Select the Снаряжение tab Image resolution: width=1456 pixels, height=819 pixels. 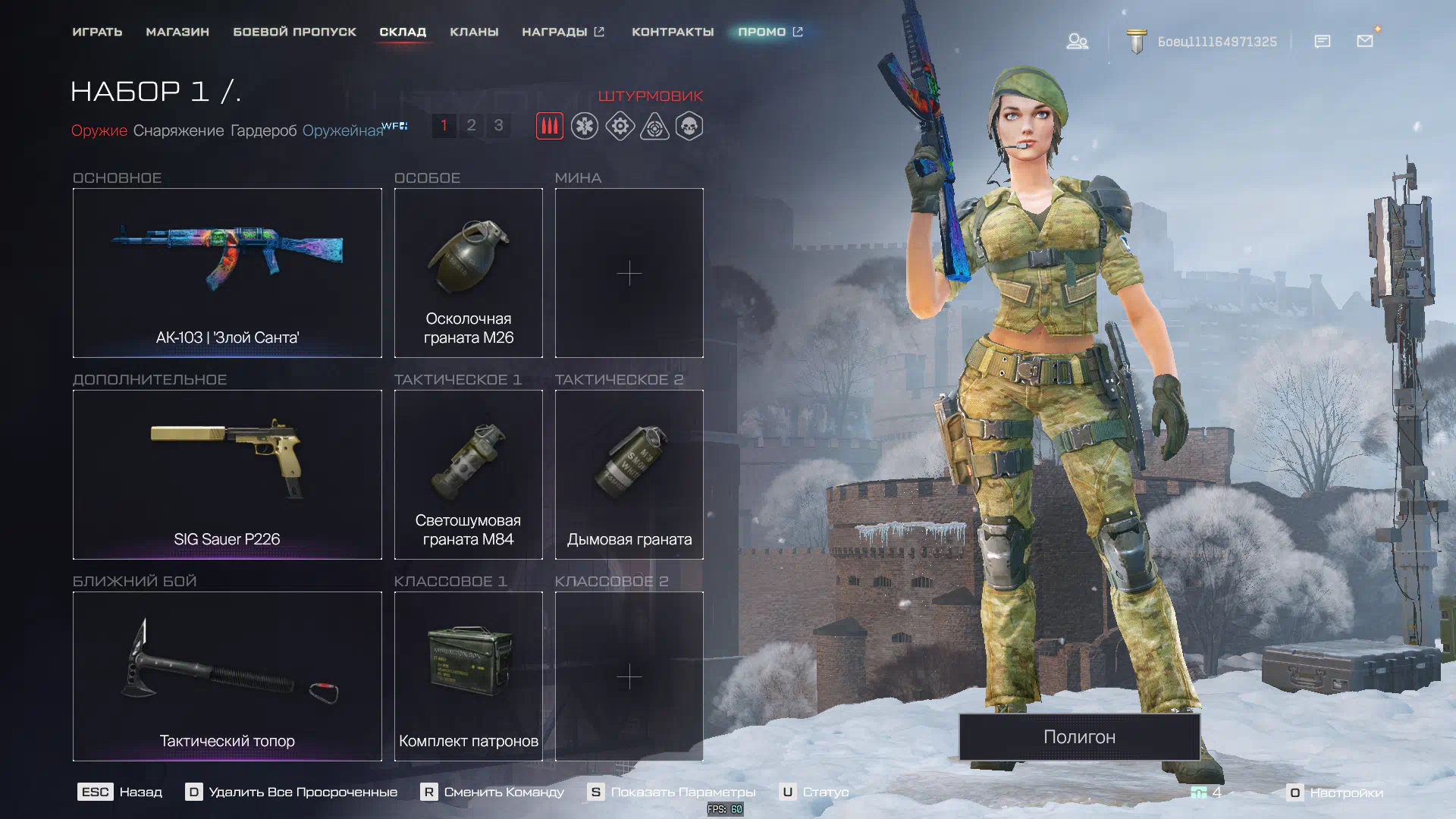[x=178, y=130]
